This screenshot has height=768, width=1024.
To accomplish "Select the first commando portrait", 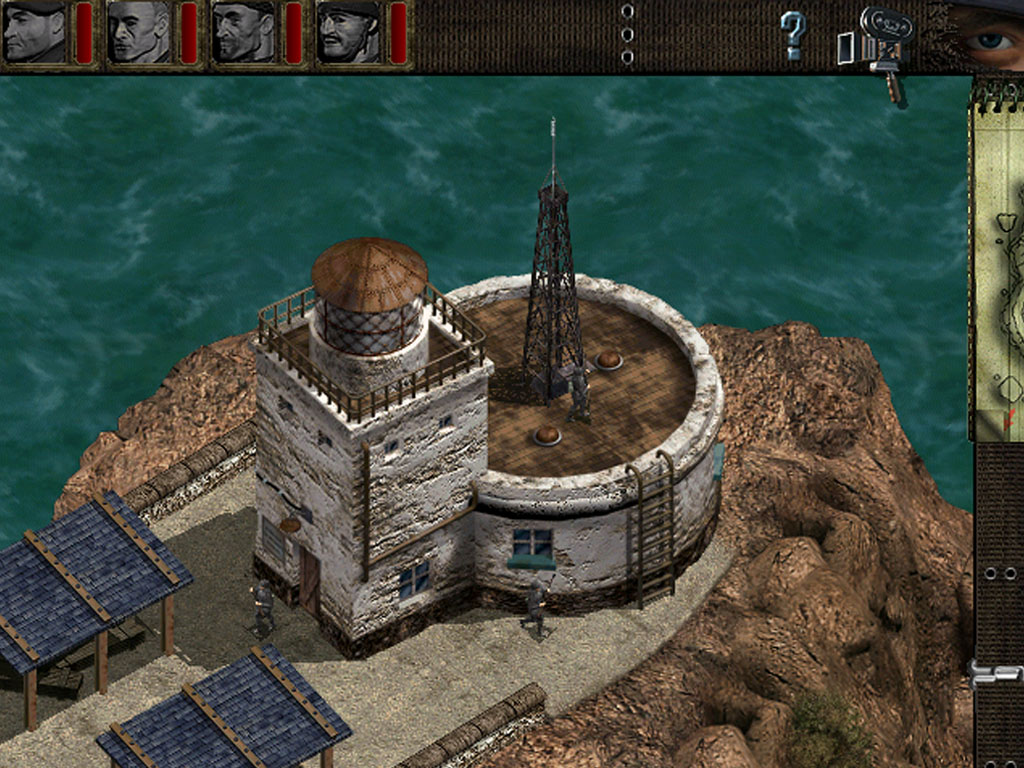I will (x=34, y=33).
